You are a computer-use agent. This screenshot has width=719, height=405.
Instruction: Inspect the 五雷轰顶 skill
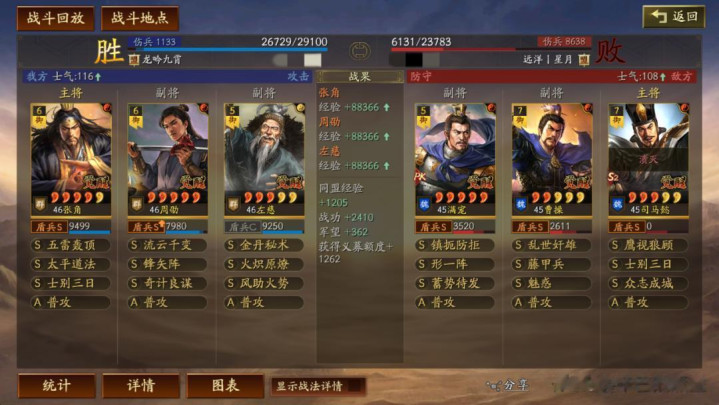click(x=71, y=245)
